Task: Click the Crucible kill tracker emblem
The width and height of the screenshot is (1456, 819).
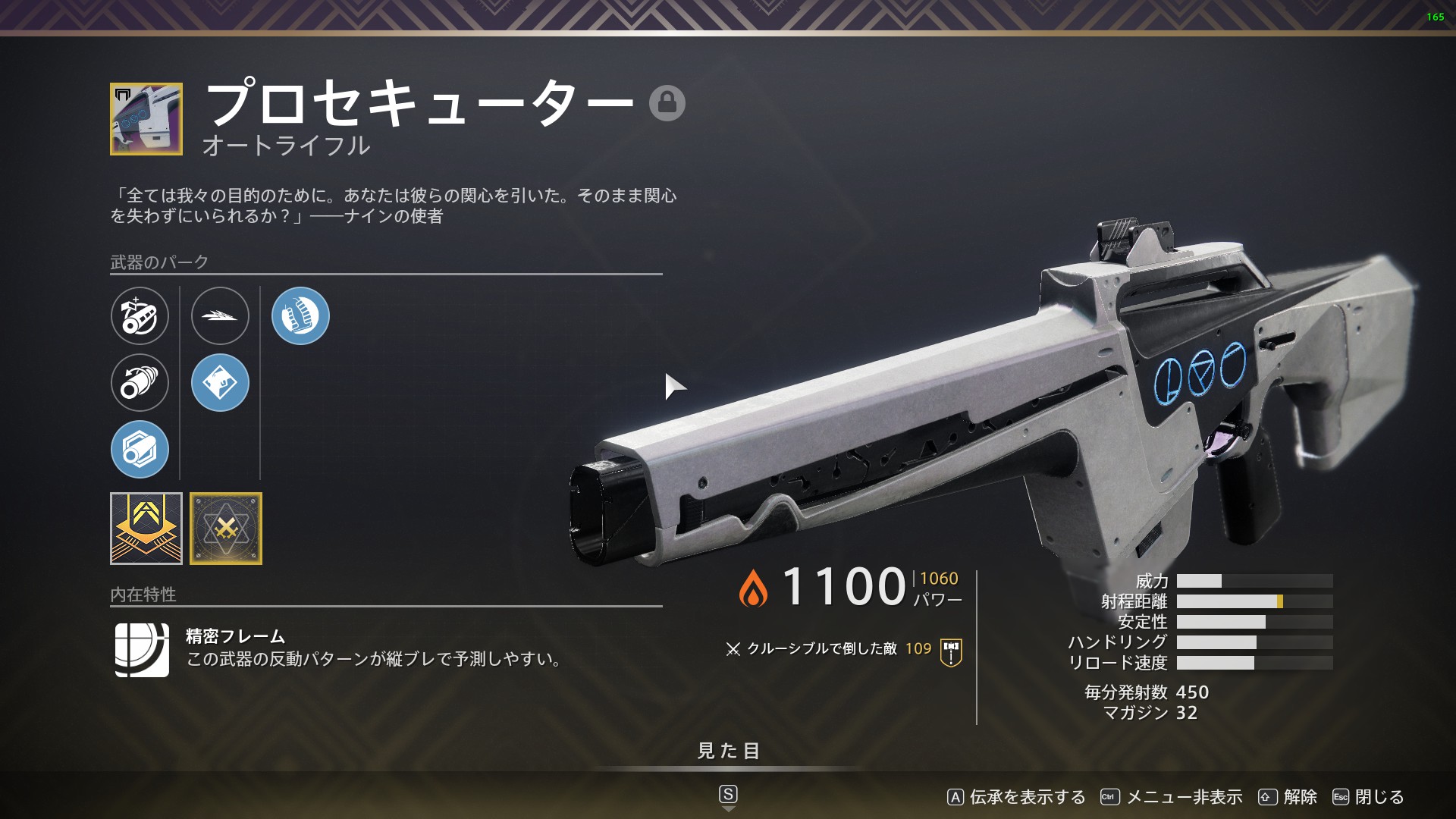Action: point(951,652)
